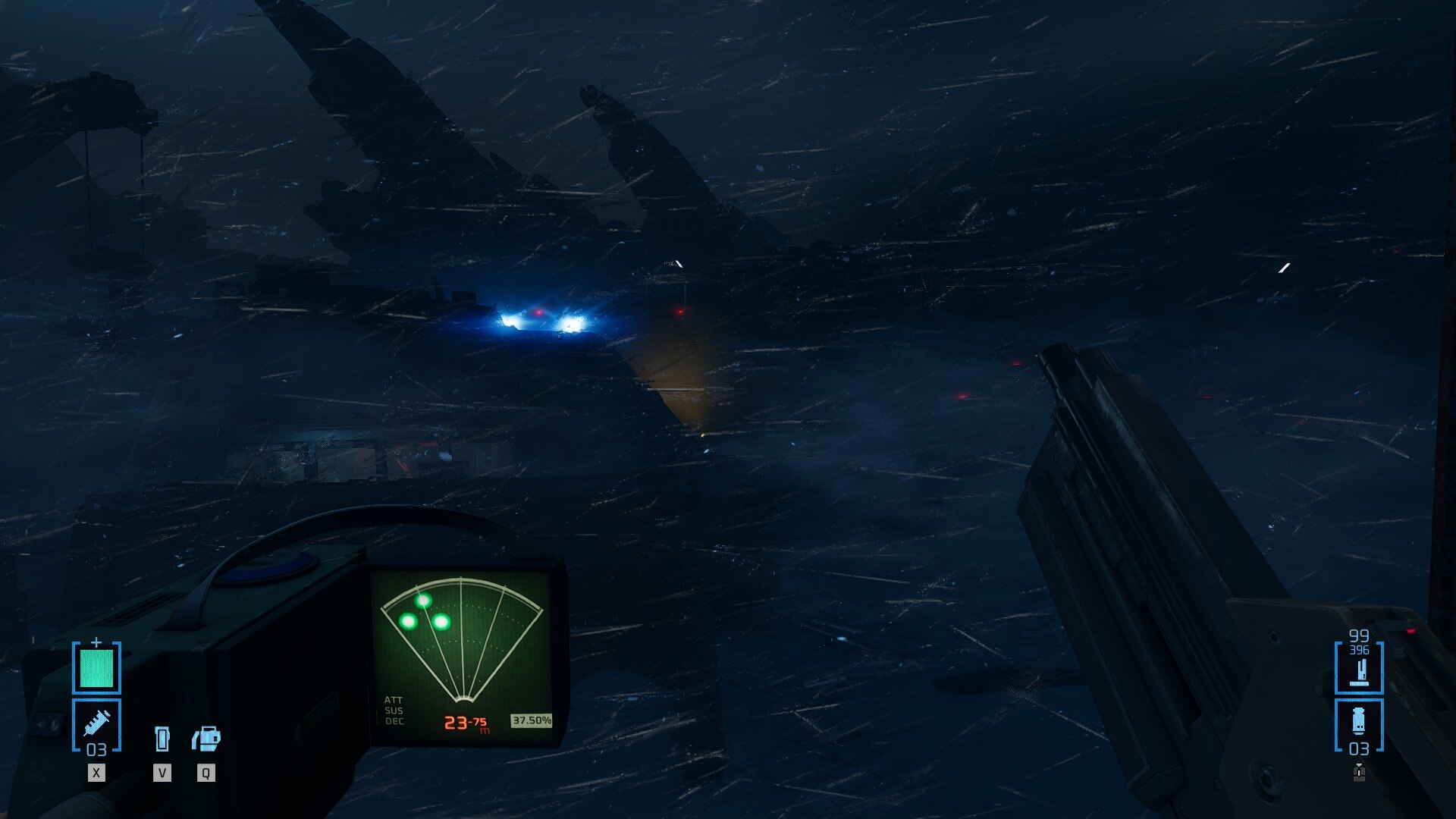Use the medical syringe item slot
The width and height of the screenshot is (1456, 819).
[96, 726]
